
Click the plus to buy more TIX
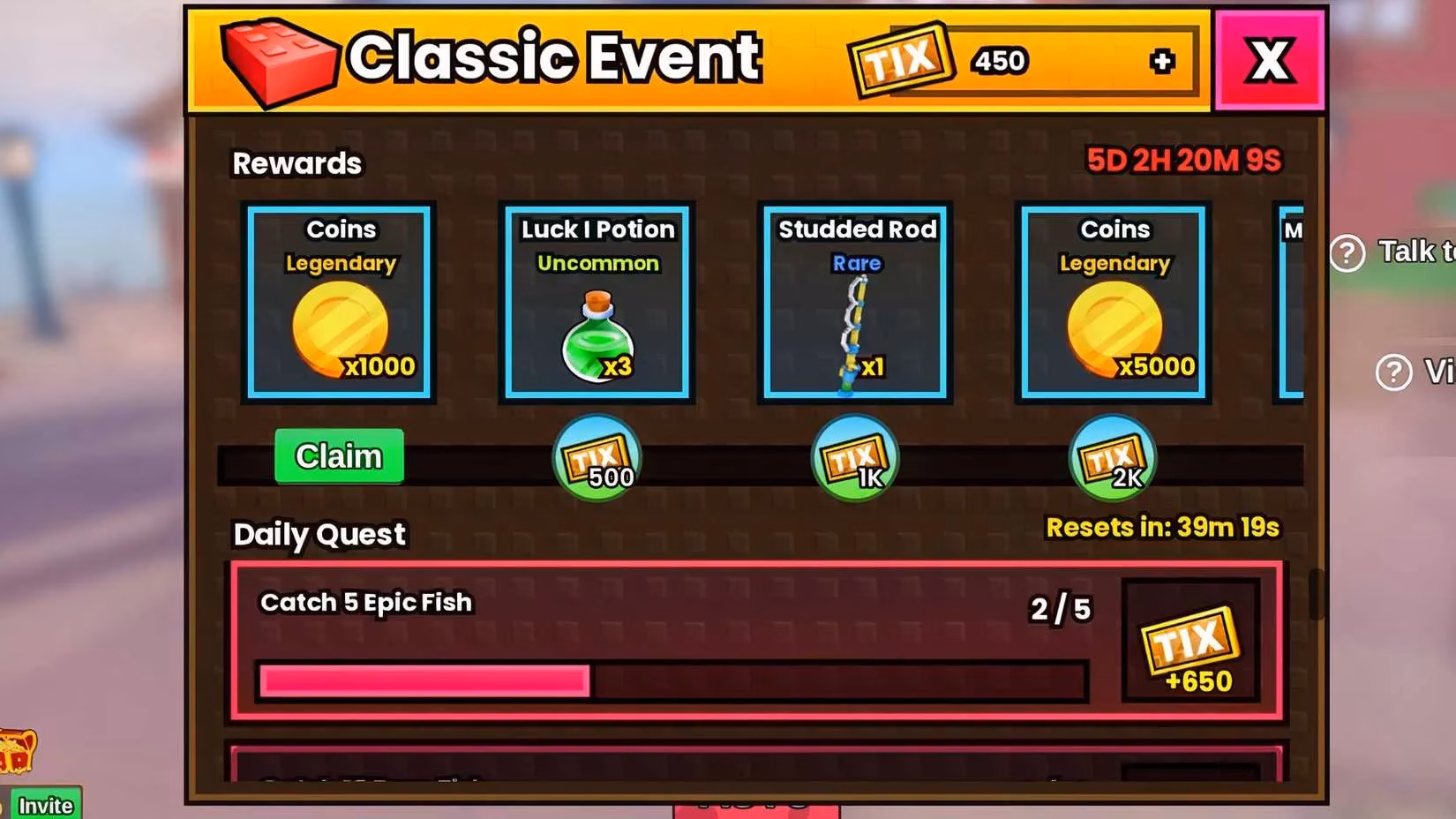[x=1163, y=60]
